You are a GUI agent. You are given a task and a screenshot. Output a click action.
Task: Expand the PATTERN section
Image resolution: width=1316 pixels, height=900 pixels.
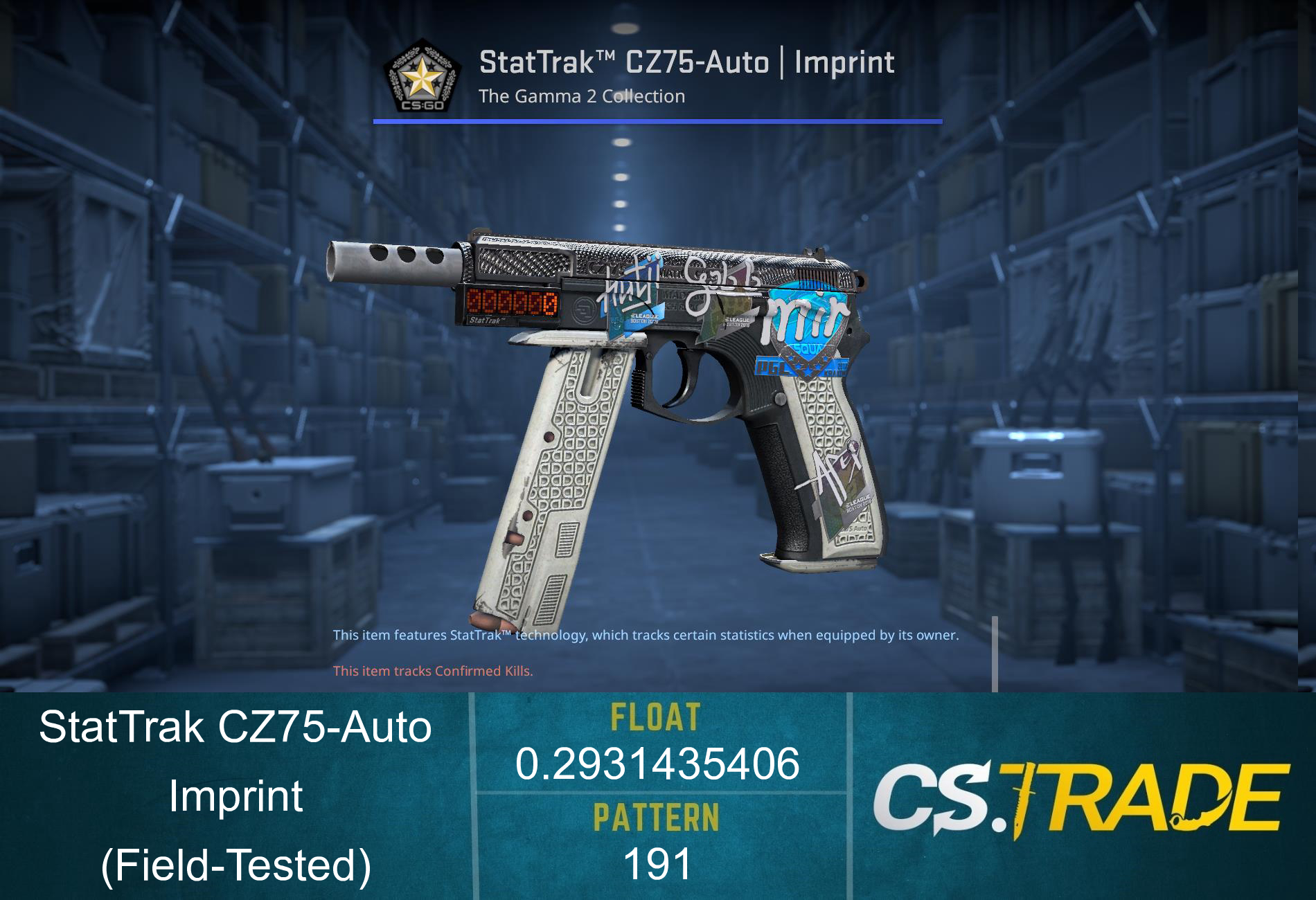coord(657,817)
